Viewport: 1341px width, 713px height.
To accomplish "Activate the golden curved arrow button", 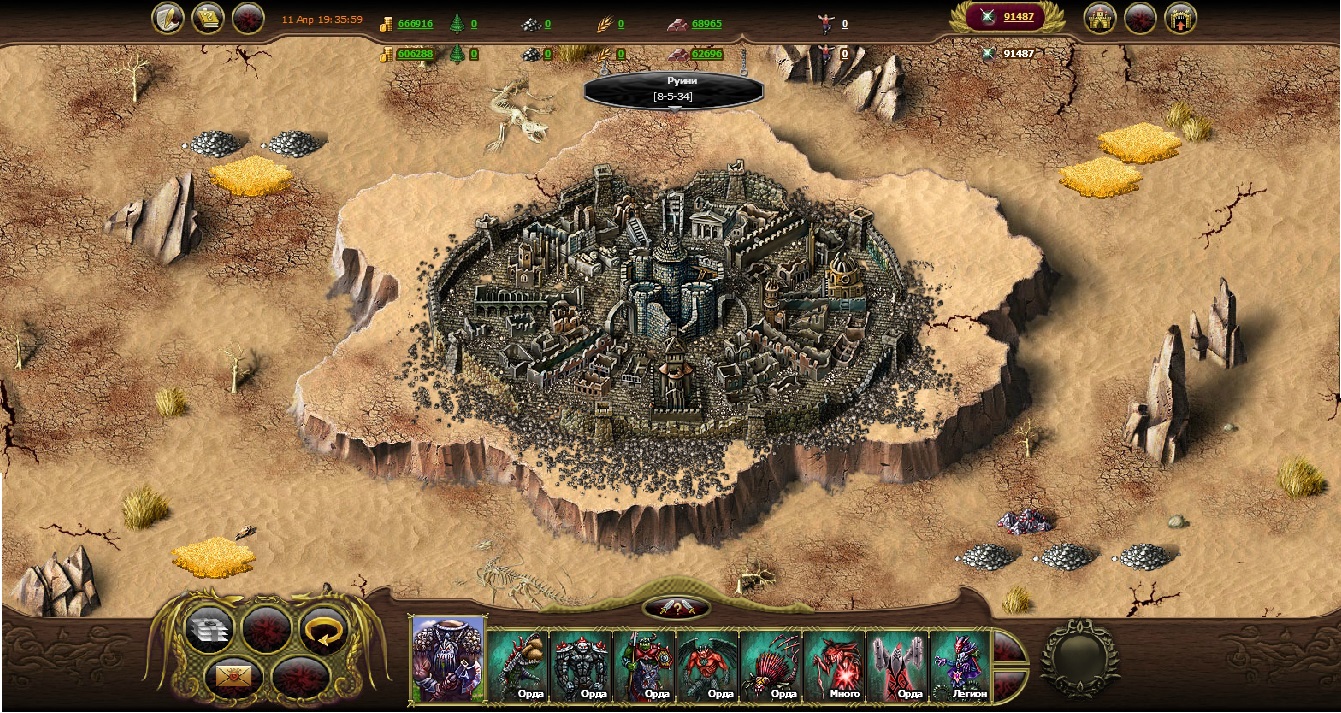I will [x=322, y=629].
